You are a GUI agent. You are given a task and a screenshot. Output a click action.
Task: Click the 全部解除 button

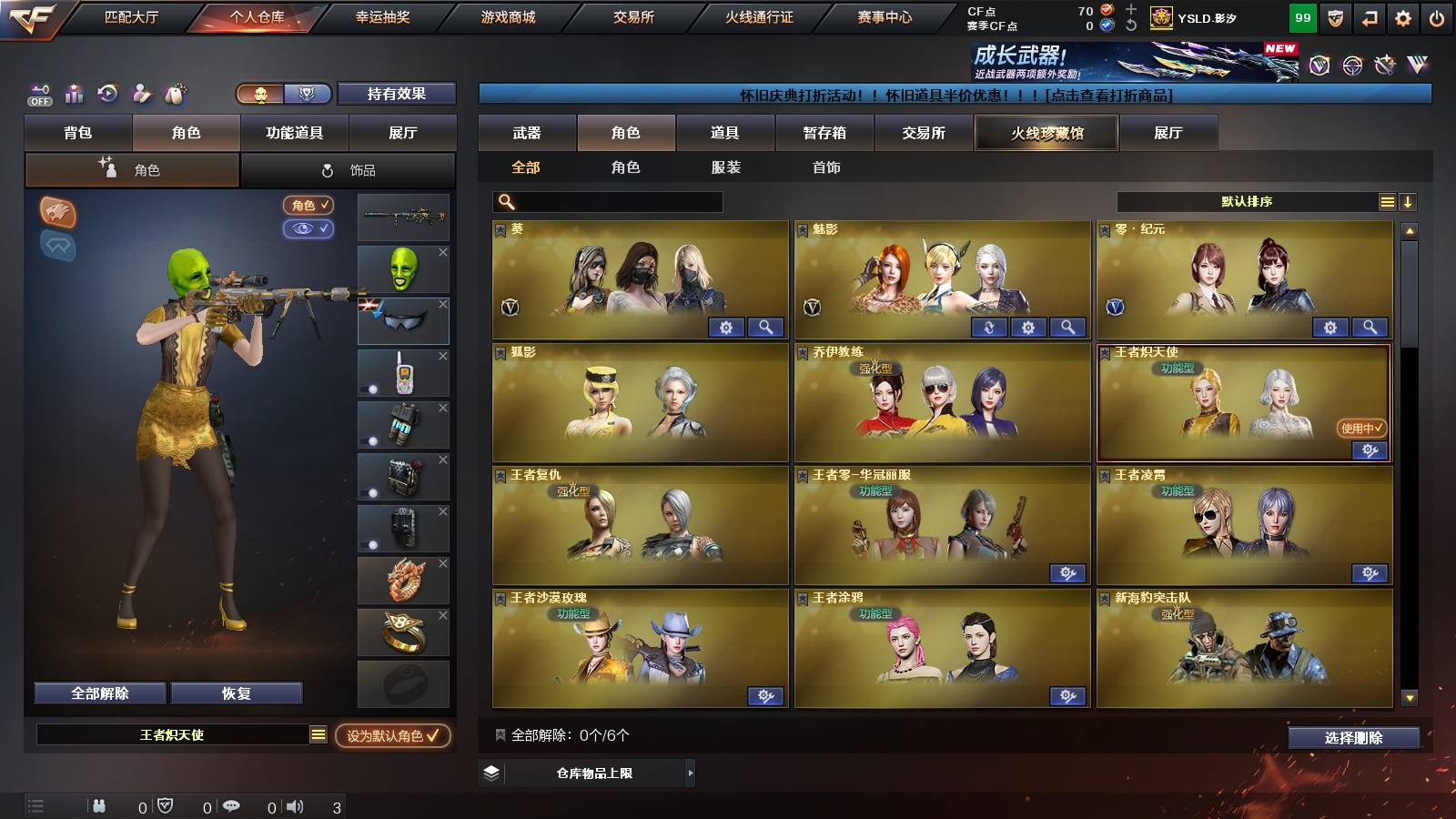click(98, 693)
